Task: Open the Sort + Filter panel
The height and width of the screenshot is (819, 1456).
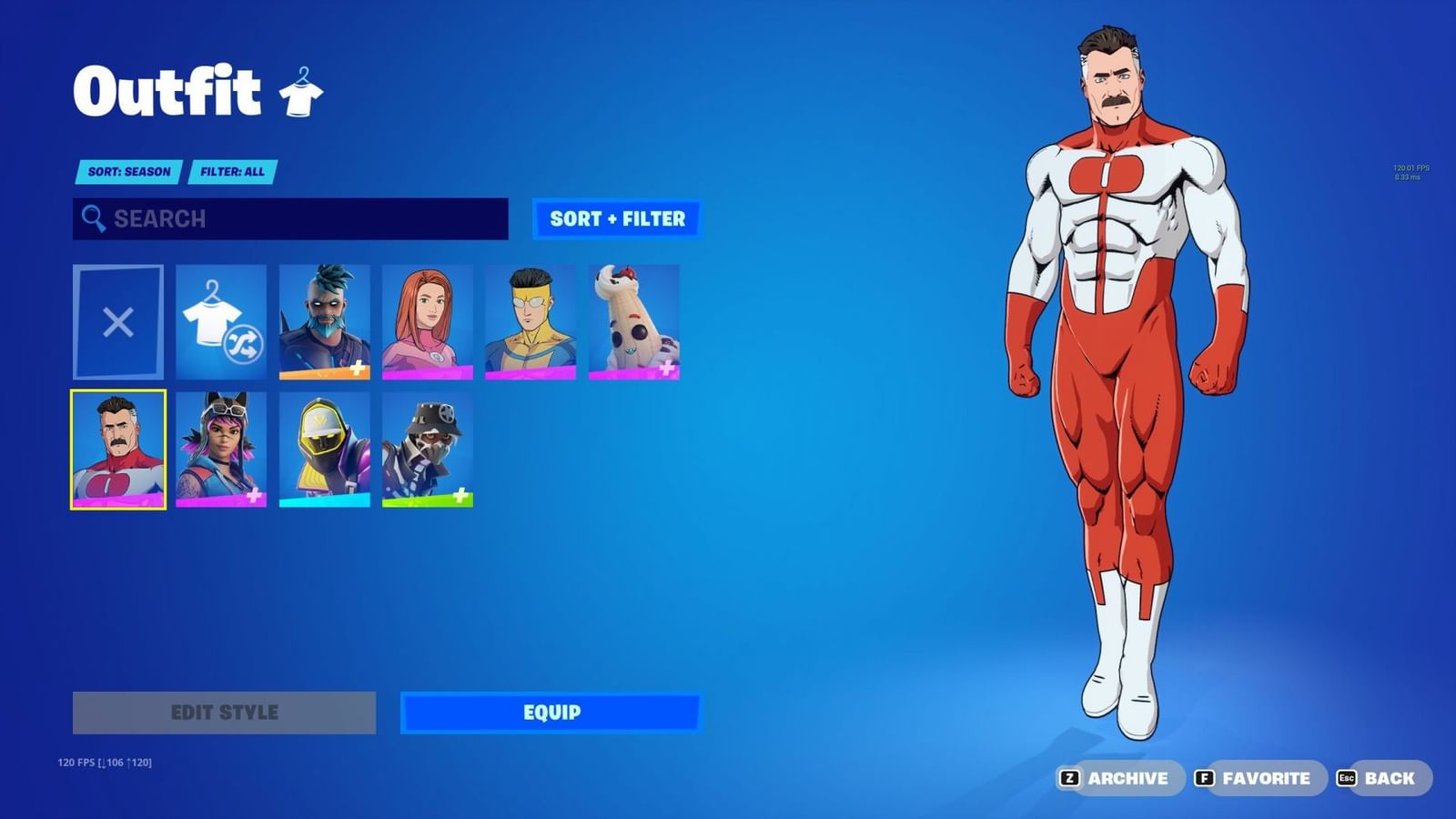Action: (615, 219)
